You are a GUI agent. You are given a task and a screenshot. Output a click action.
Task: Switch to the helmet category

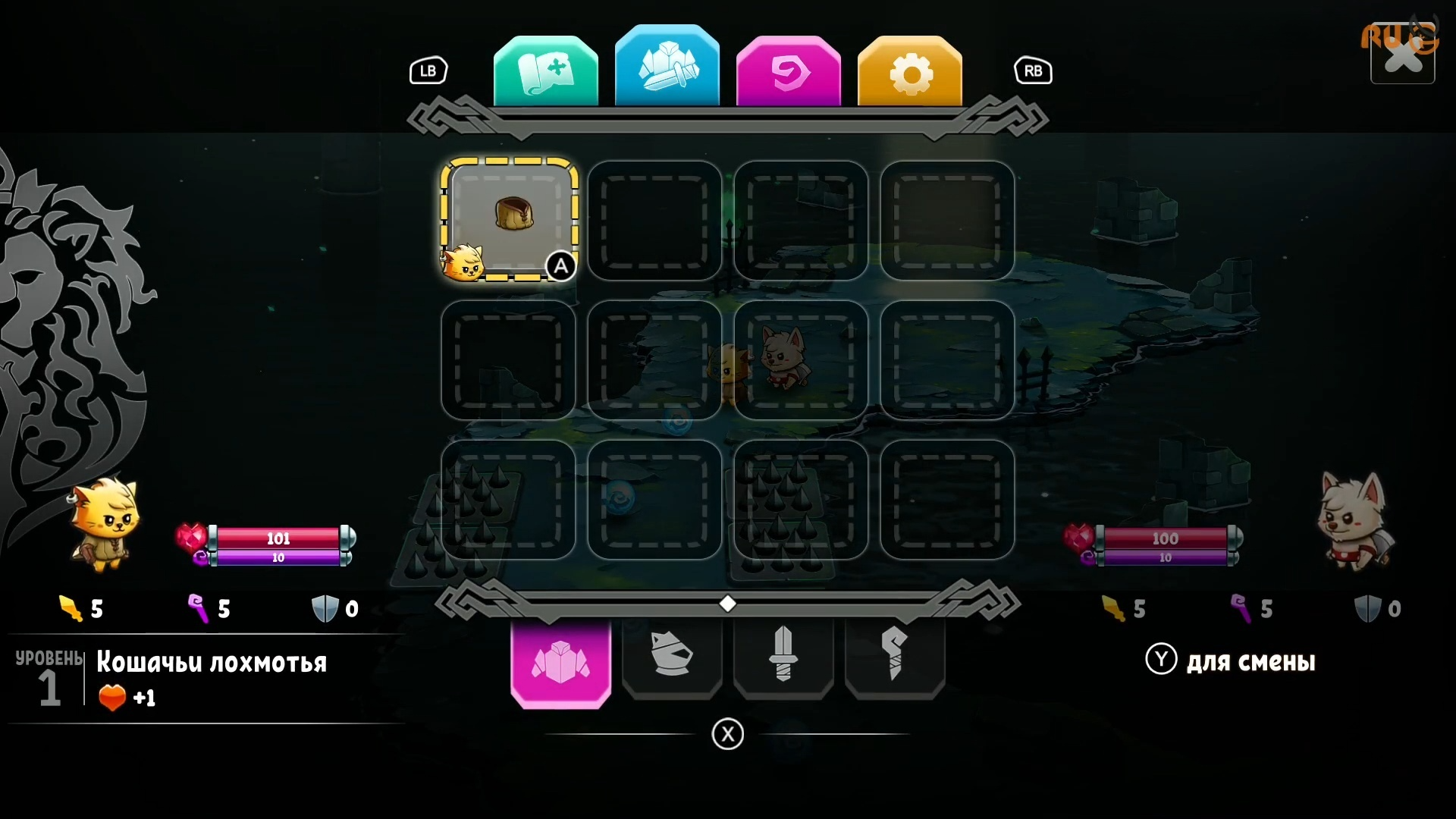pos(672,655)
